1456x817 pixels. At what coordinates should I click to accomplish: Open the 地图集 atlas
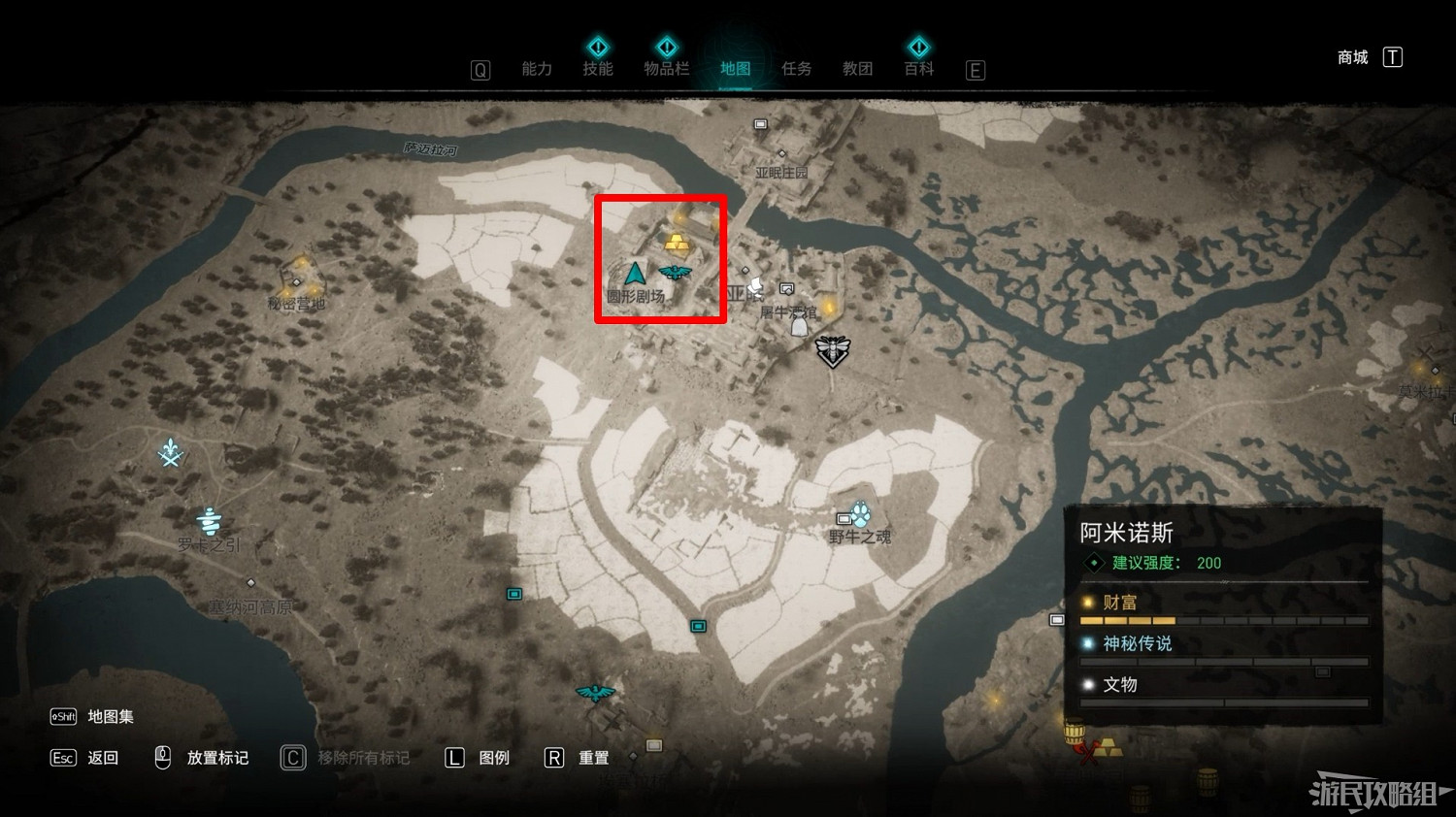coord(109,716)
